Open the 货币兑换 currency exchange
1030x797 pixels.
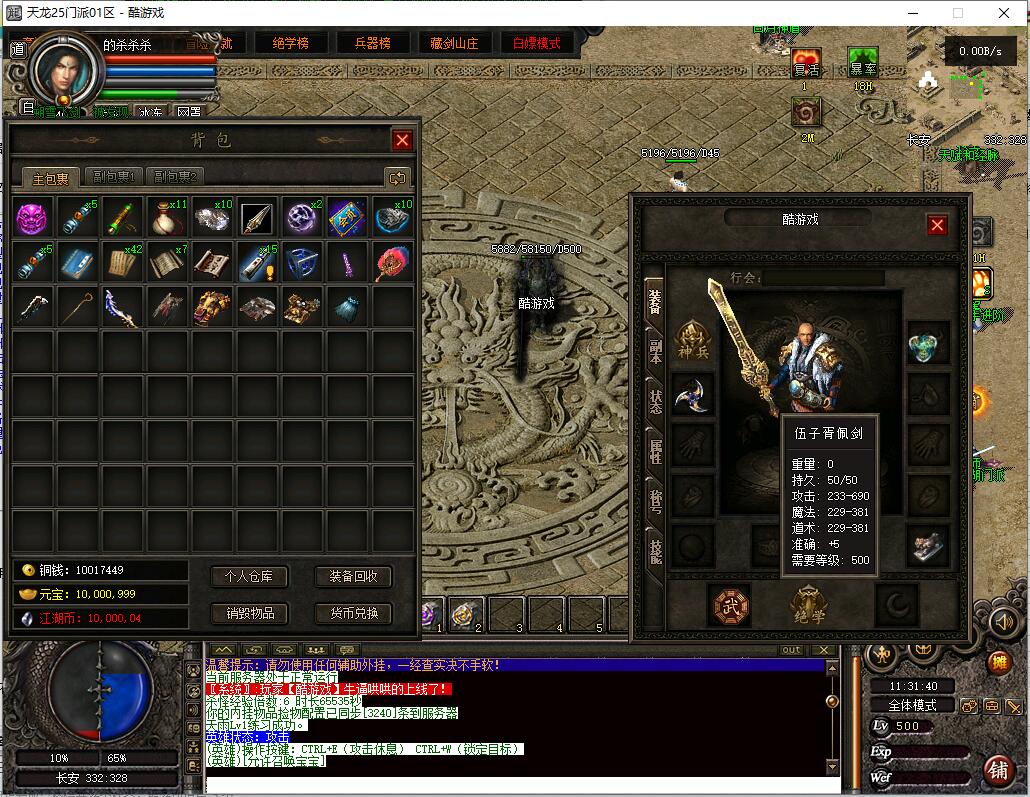coord(354,613)
